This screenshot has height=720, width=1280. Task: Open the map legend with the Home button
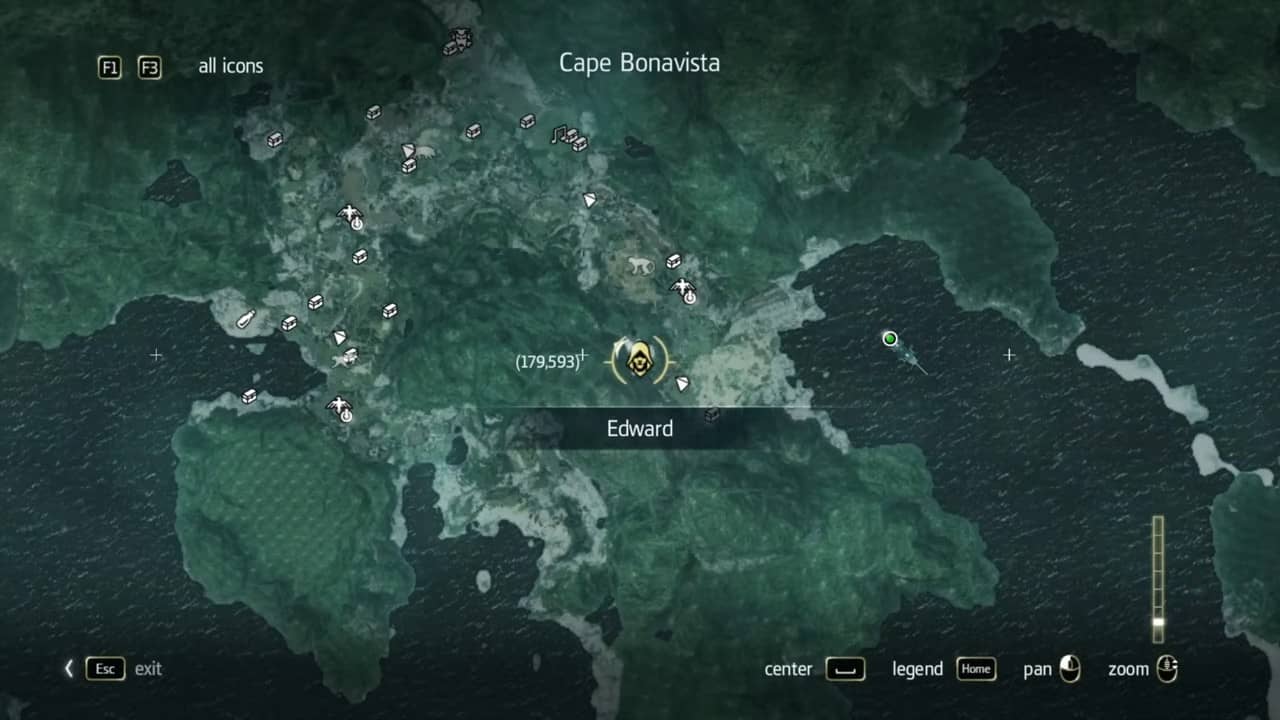pos(976,669)
